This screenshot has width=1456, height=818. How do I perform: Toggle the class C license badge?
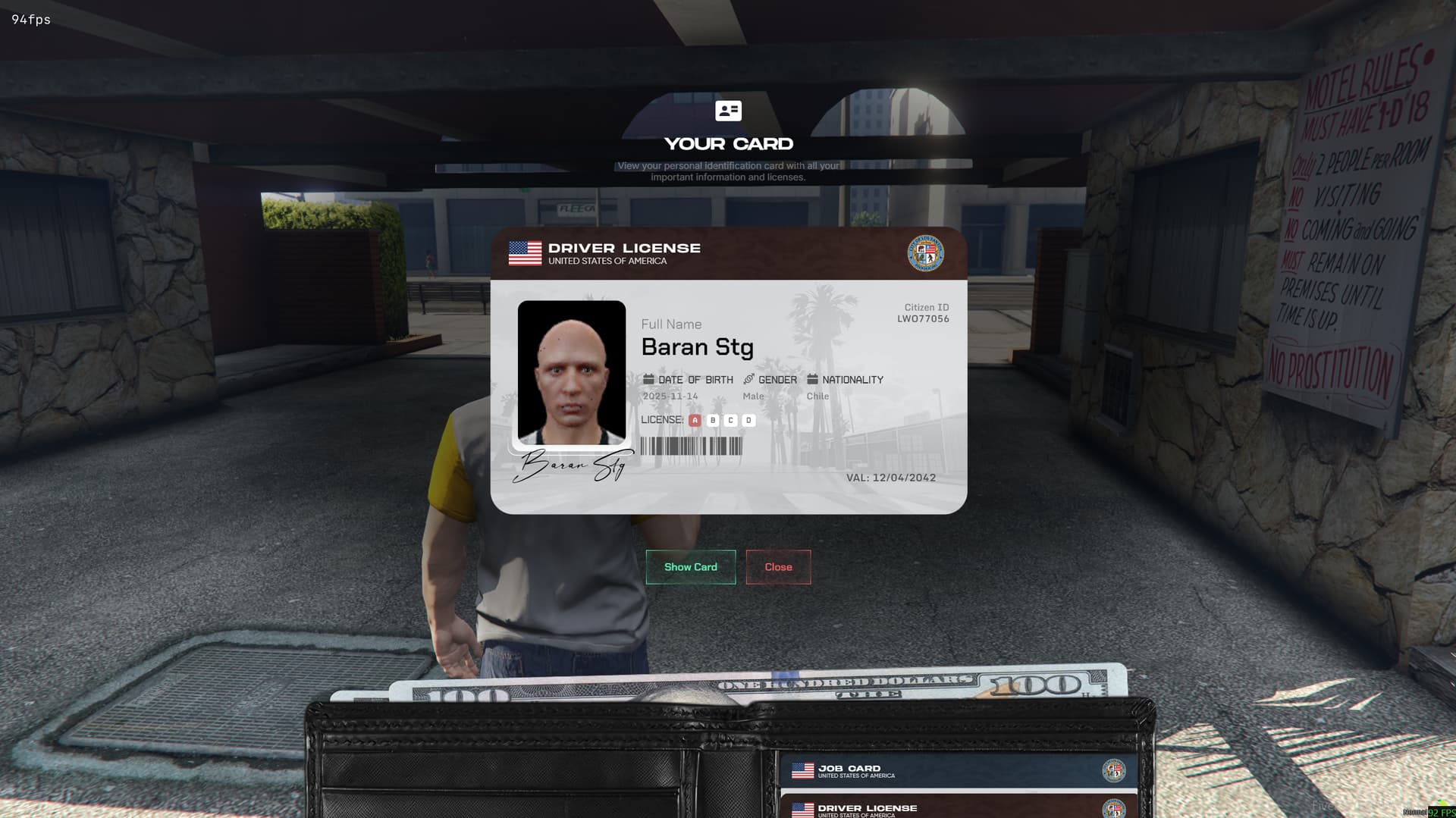point(730,419)
